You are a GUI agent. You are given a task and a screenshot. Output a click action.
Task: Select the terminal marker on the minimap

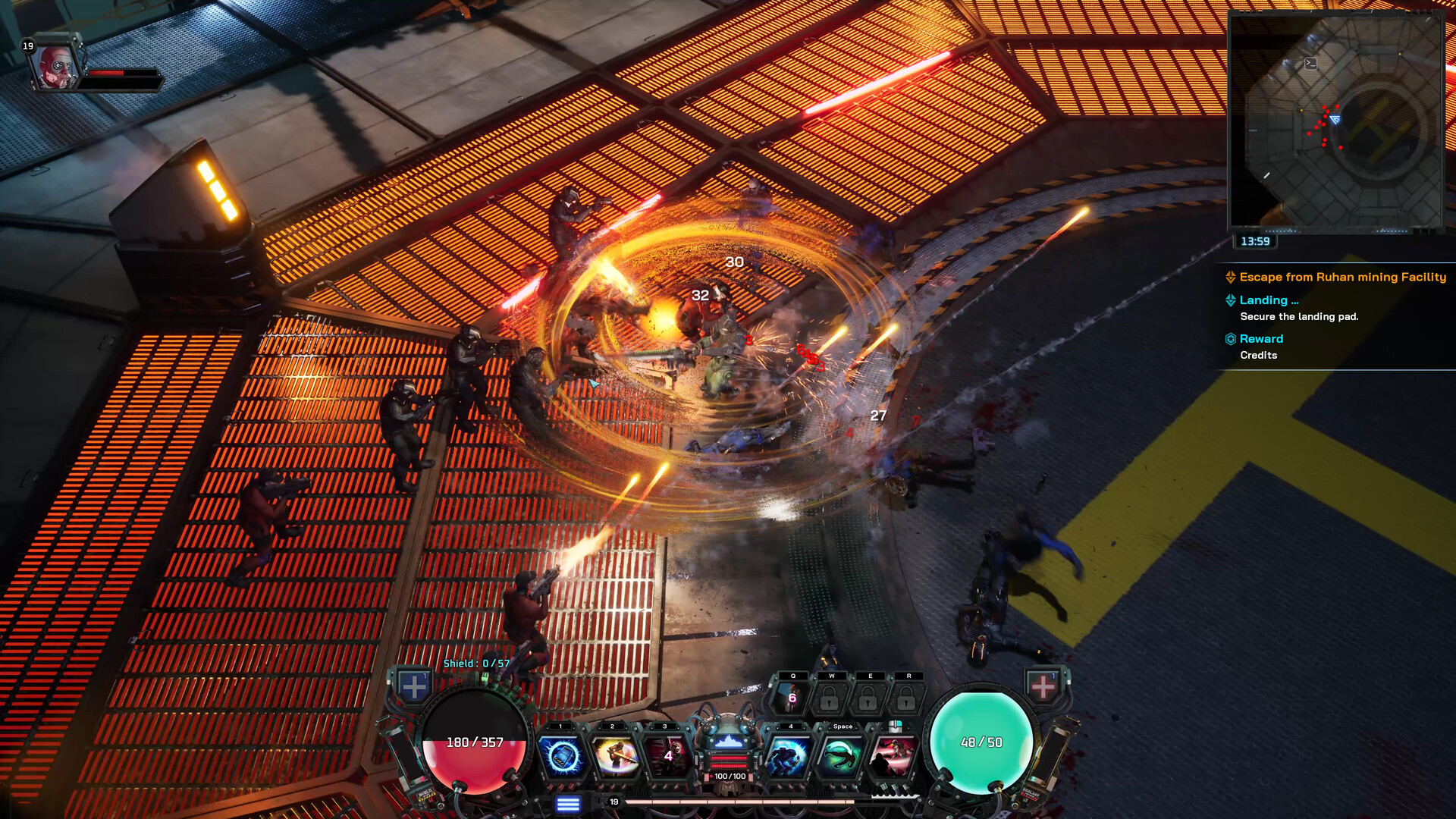(1310, 64)
